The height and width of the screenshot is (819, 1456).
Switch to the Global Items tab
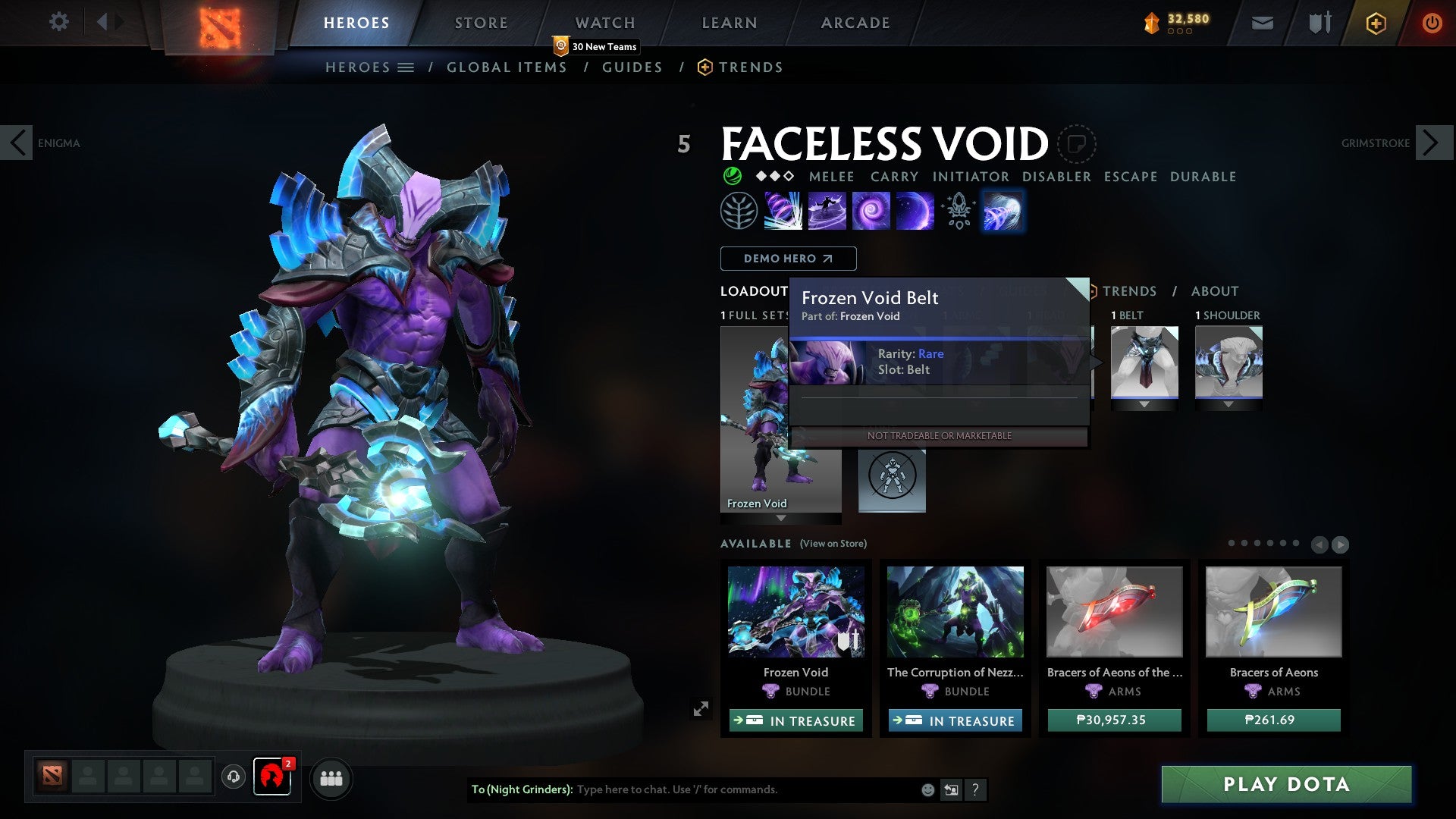coord(507,67)
